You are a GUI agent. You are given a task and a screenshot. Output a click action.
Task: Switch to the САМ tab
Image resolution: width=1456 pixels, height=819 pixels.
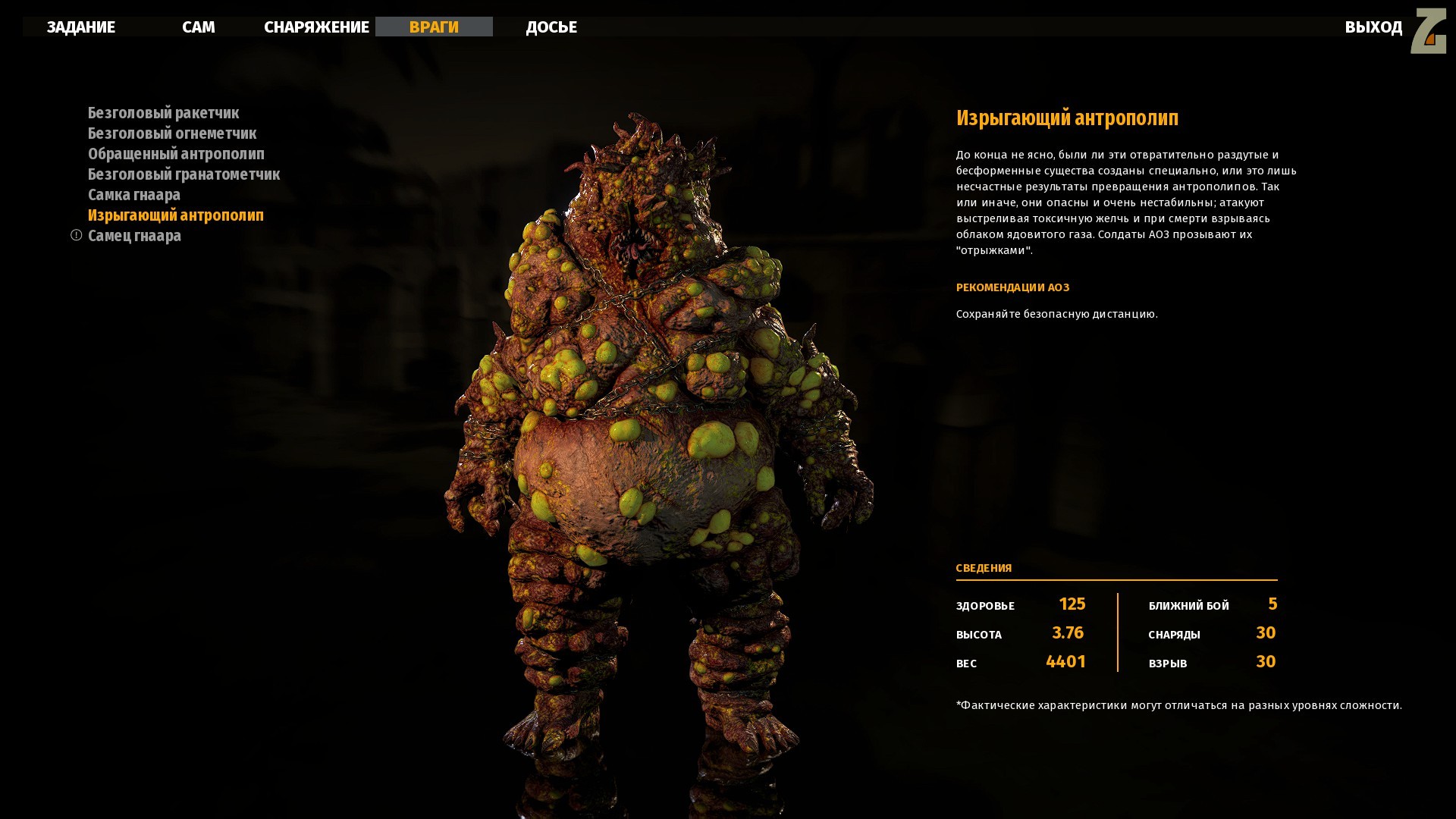[199, 27]
